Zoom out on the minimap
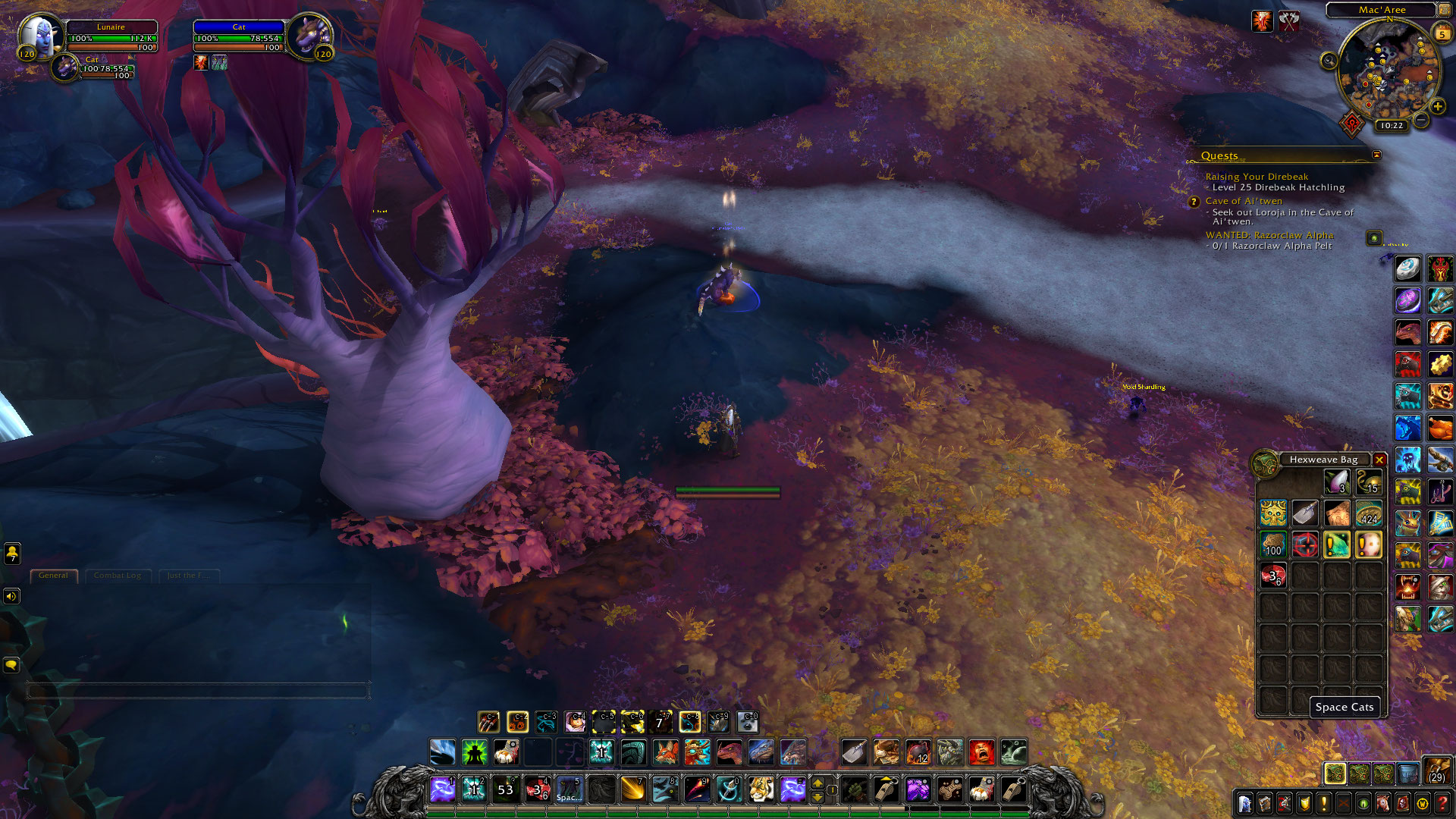 1421,120
